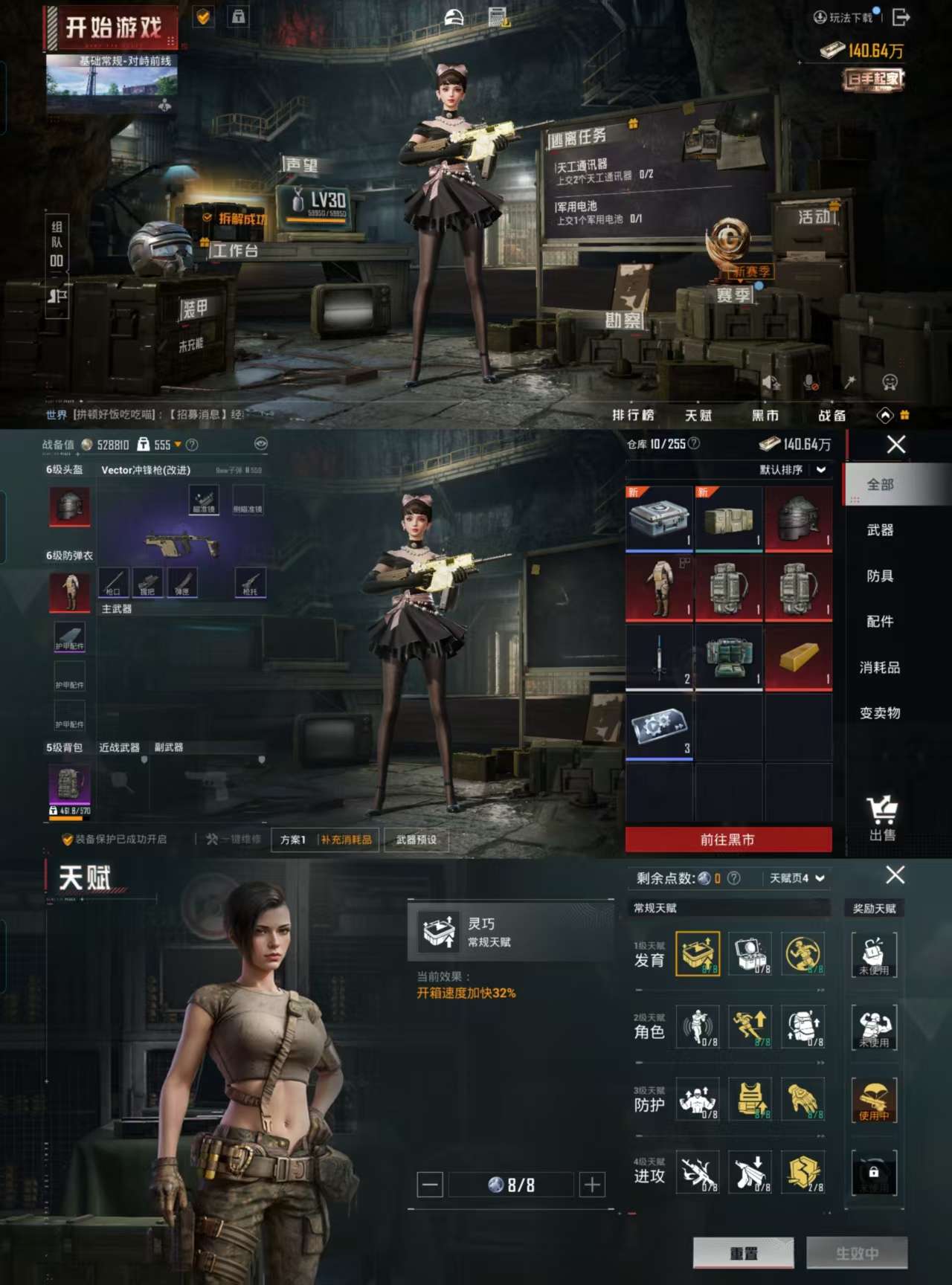Select the gold bar inventory slot
Image resolution: width=952 pixels, height=1285 pixels.
click(798, 657)
